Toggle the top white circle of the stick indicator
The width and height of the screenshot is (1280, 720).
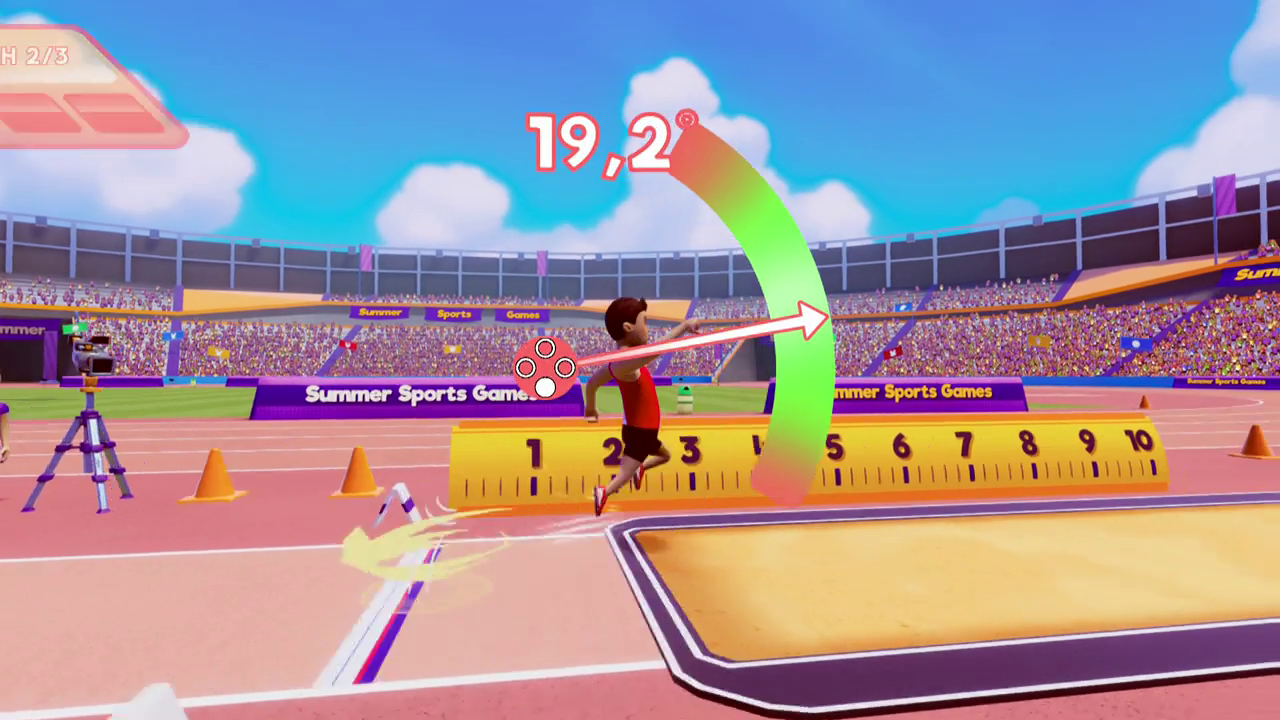tap(544, 349)
